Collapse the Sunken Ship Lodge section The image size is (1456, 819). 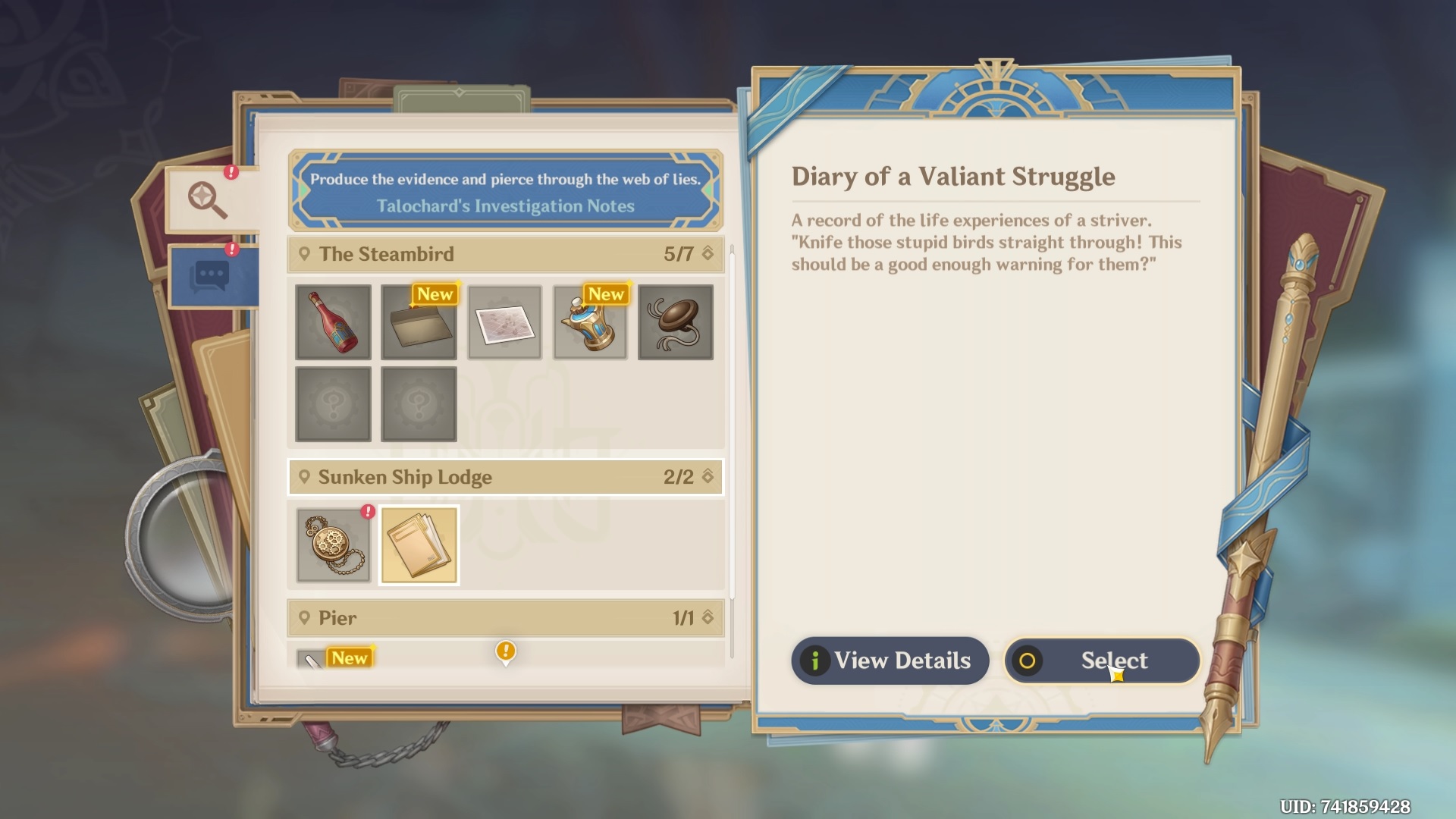(x=708, y=476)
